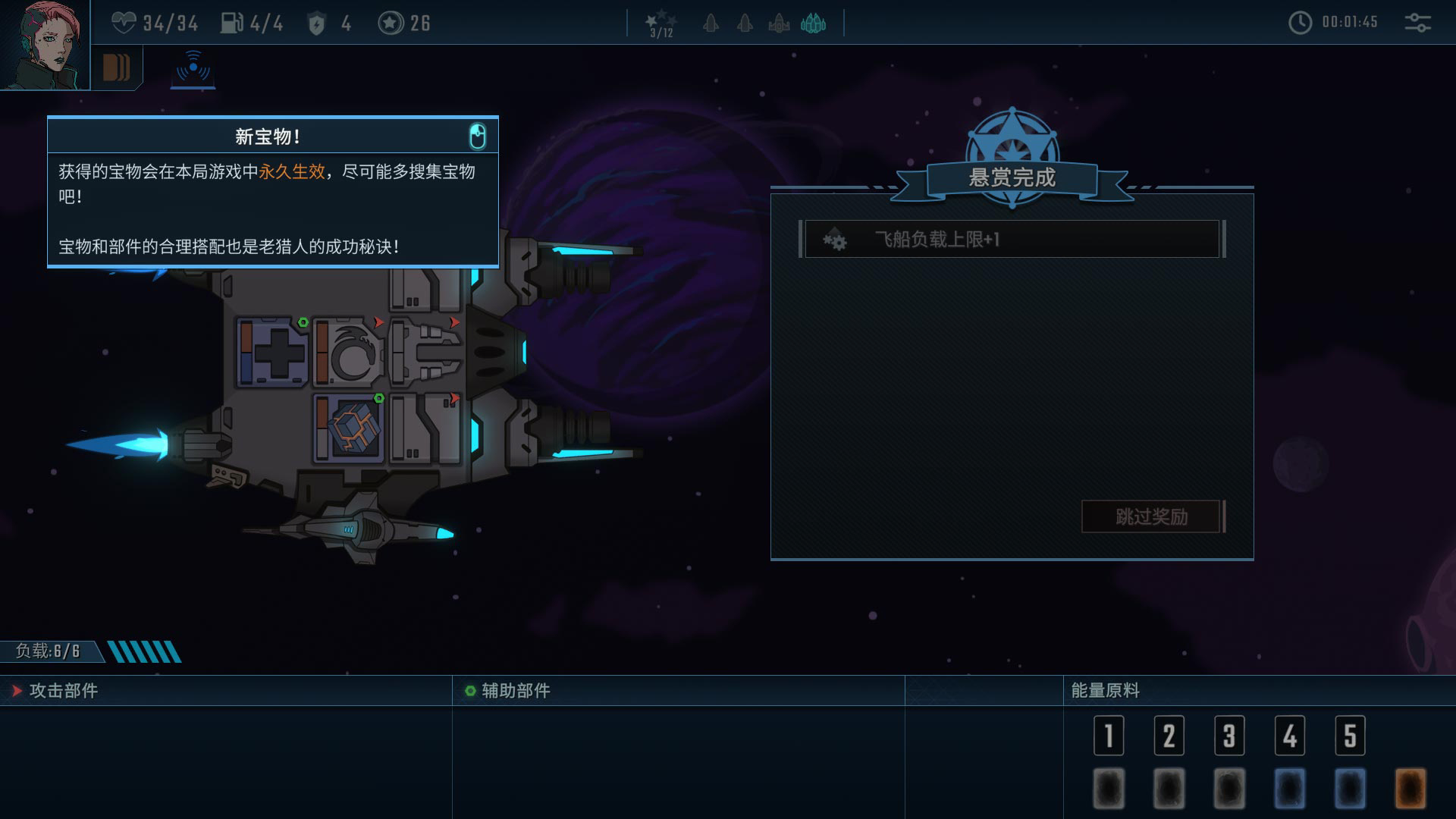Open the orange card deck icon

click(116, 68)
